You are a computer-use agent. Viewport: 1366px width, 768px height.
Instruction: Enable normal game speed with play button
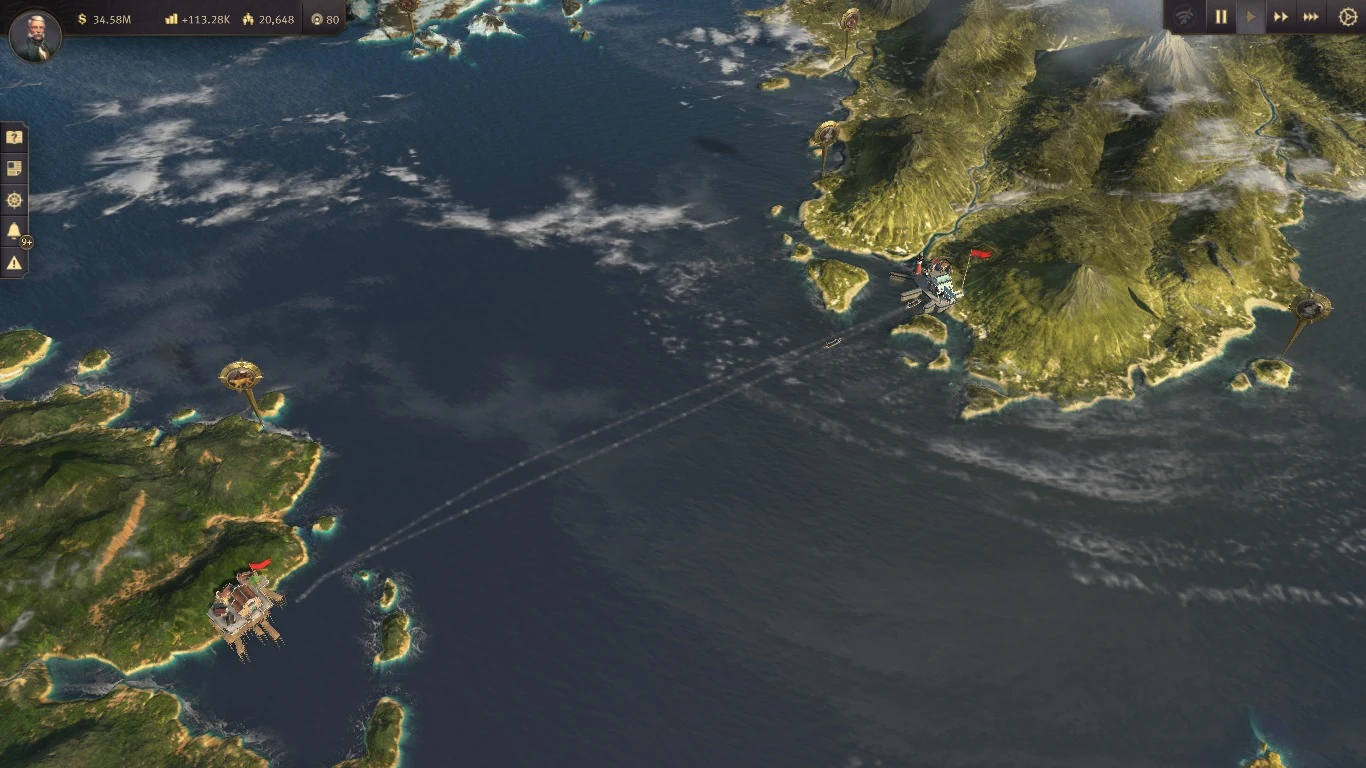tap(1250, 16)
